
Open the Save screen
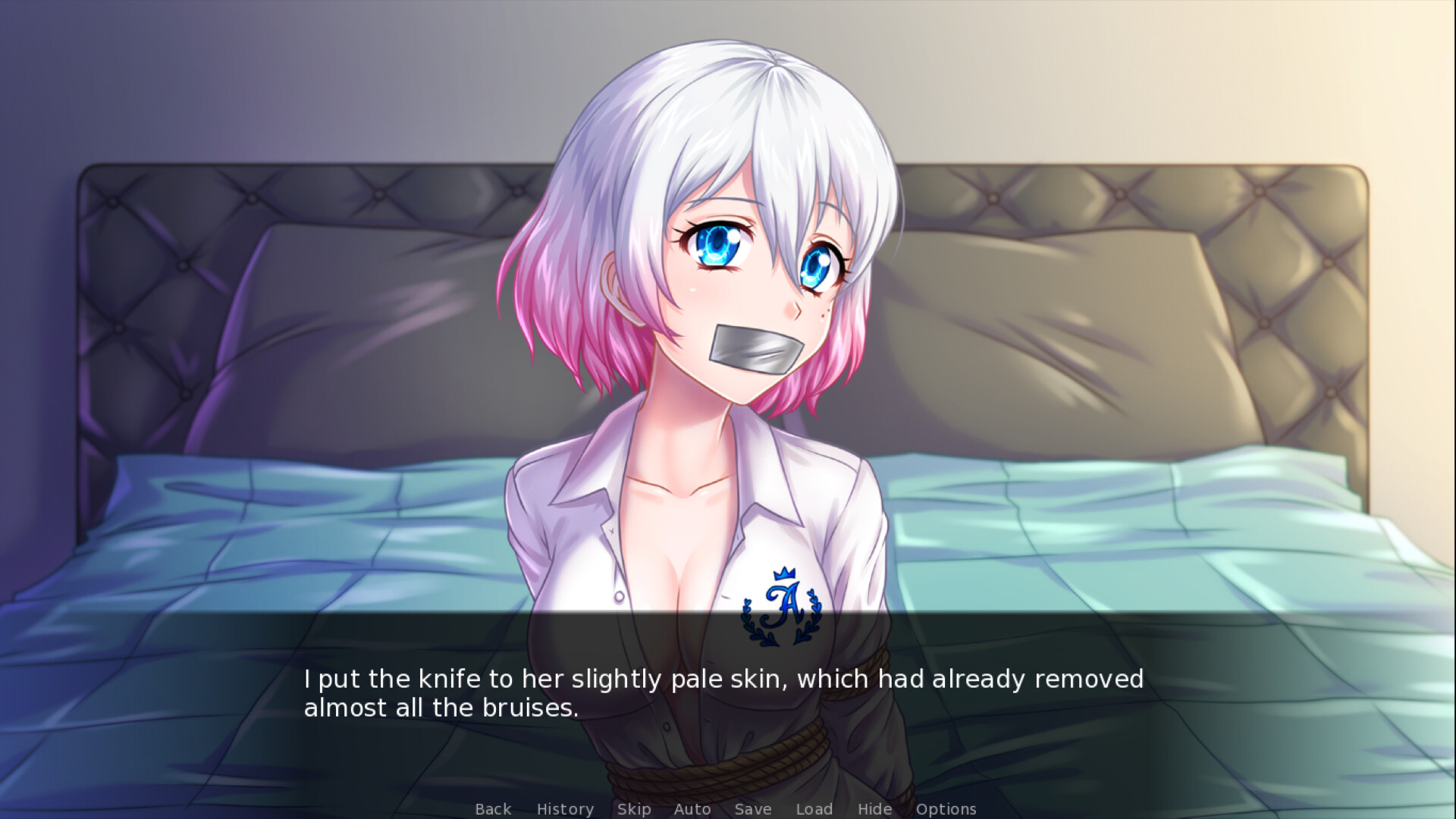[752, 809]
